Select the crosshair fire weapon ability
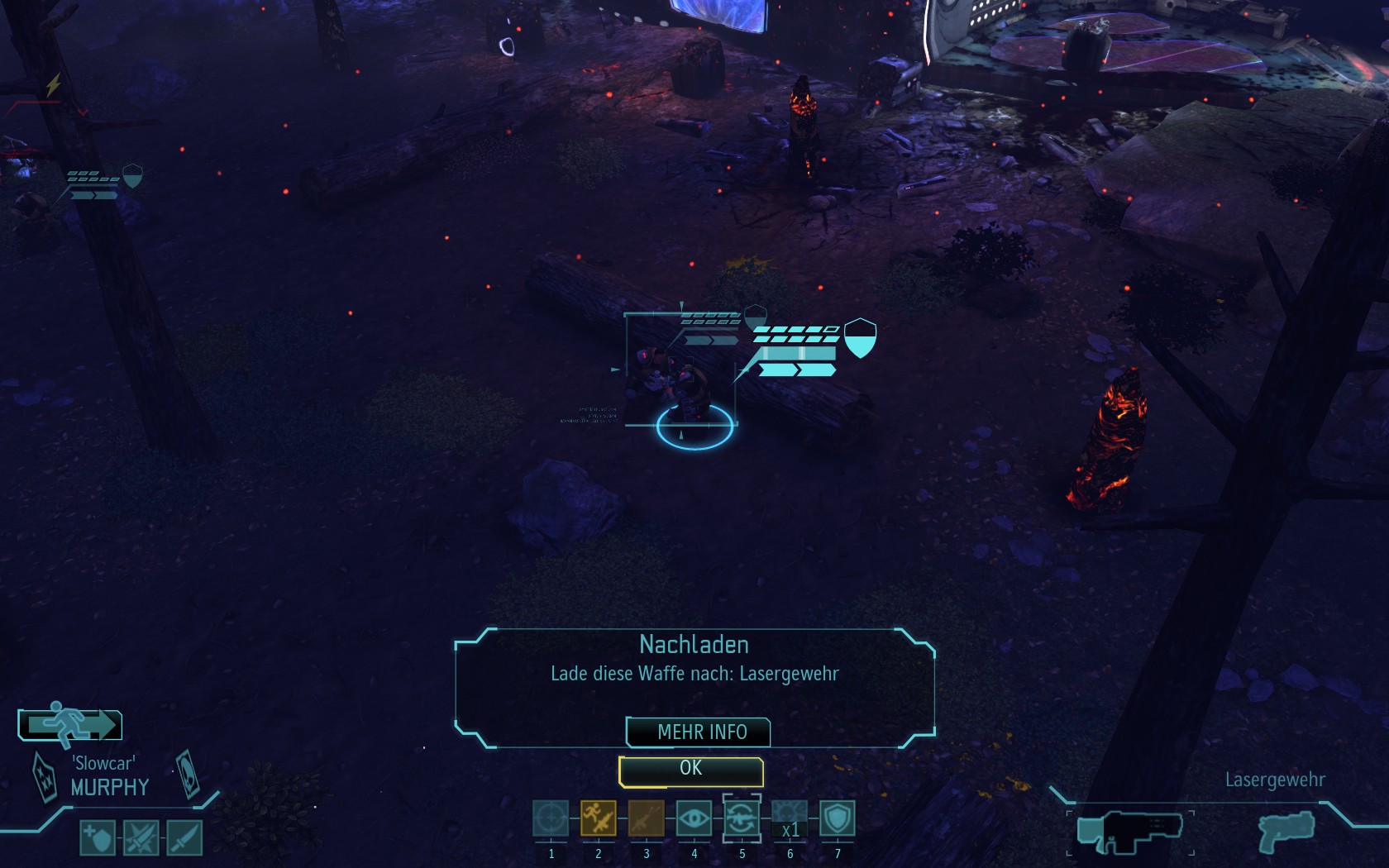The height and width of the screenshot is (868, 1389). tap(551, 819)
